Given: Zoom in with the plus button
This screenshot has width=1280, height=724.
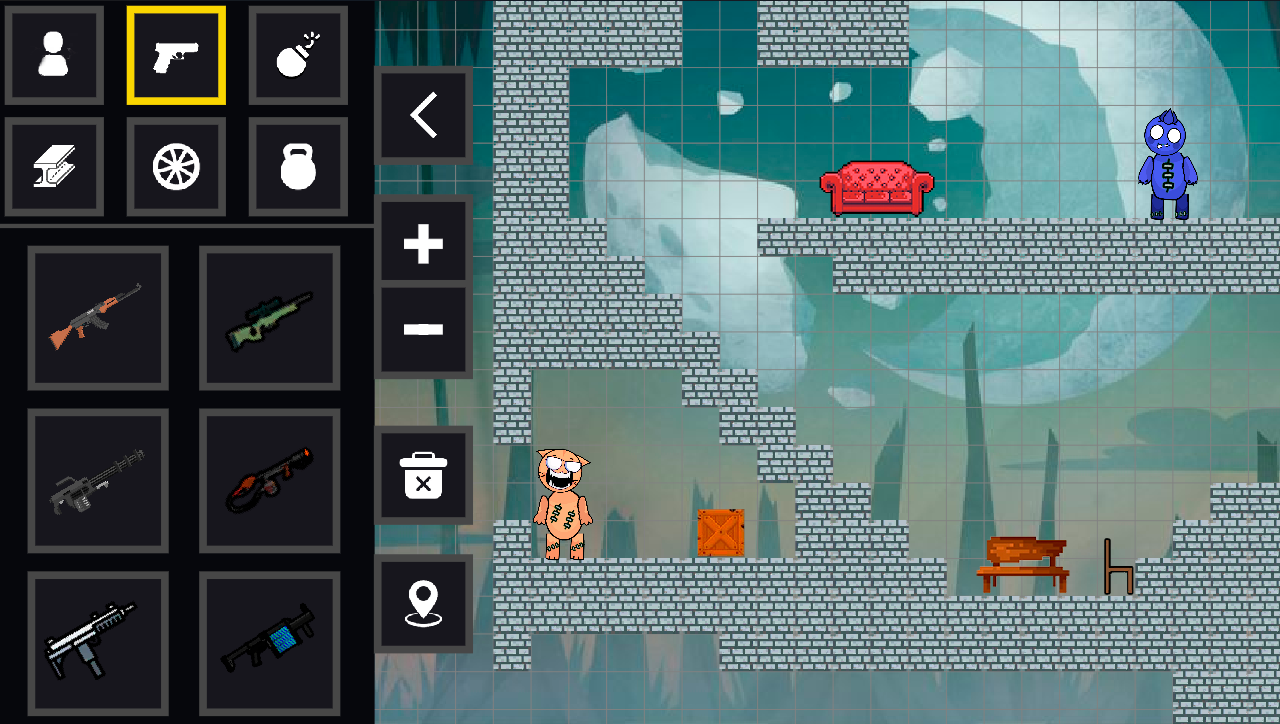Looking at the screenshot, I should point(423,240).
